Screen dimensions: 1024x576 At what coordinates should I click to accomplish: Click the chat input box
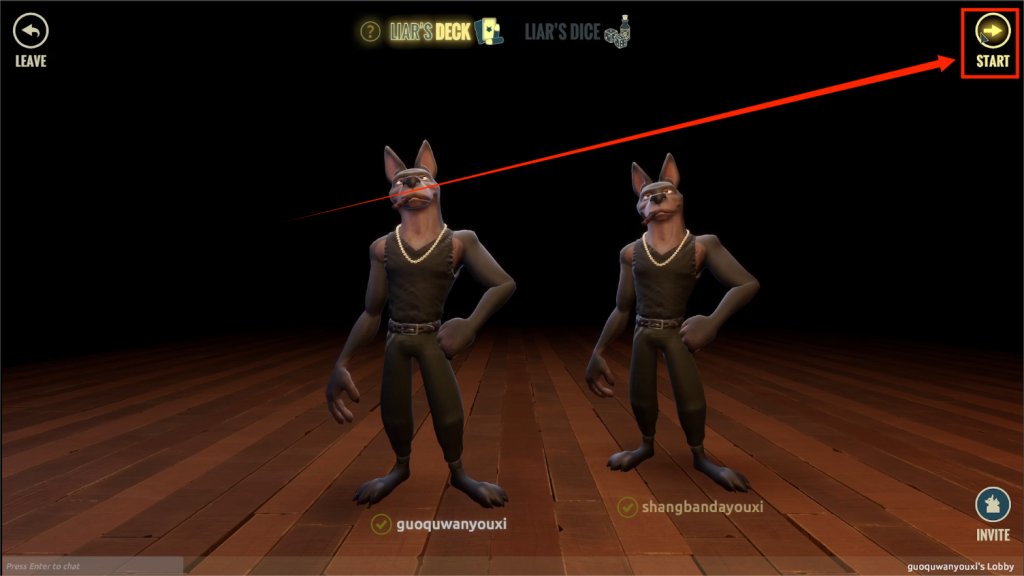pyautogui.click(x=92, y=566)
